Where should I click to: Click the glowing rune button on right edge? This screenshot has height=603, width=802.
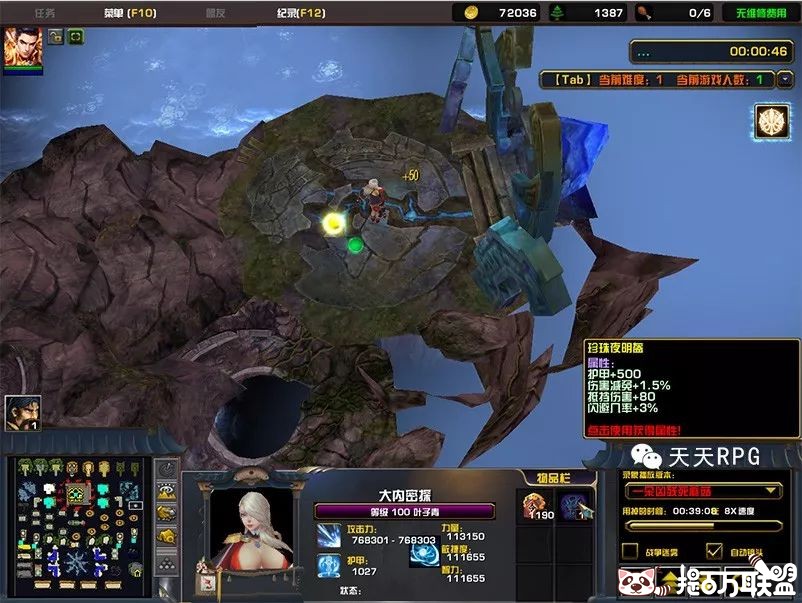[x=770, y=118]
